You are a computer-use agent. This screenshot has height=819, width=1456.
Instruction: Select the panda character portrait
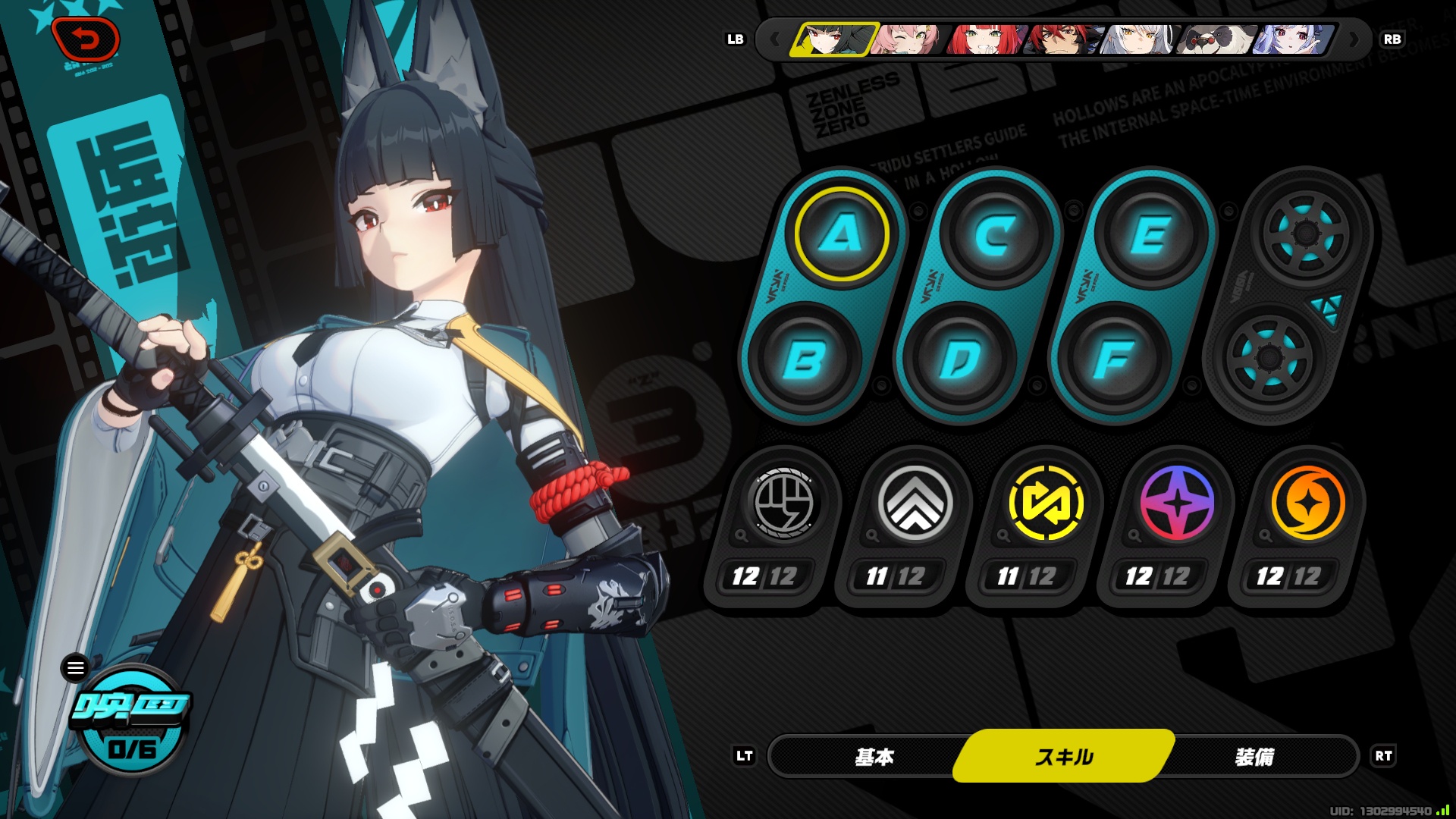click(1216, 39)
